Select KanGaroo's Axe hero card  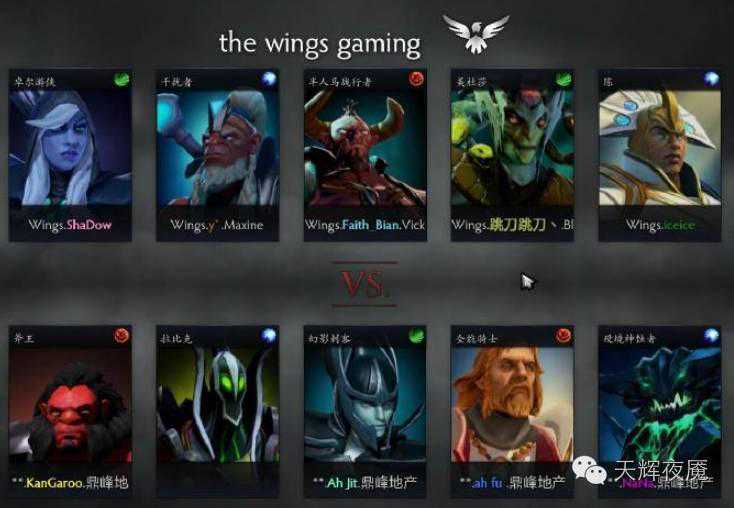[x=70, y=408]
